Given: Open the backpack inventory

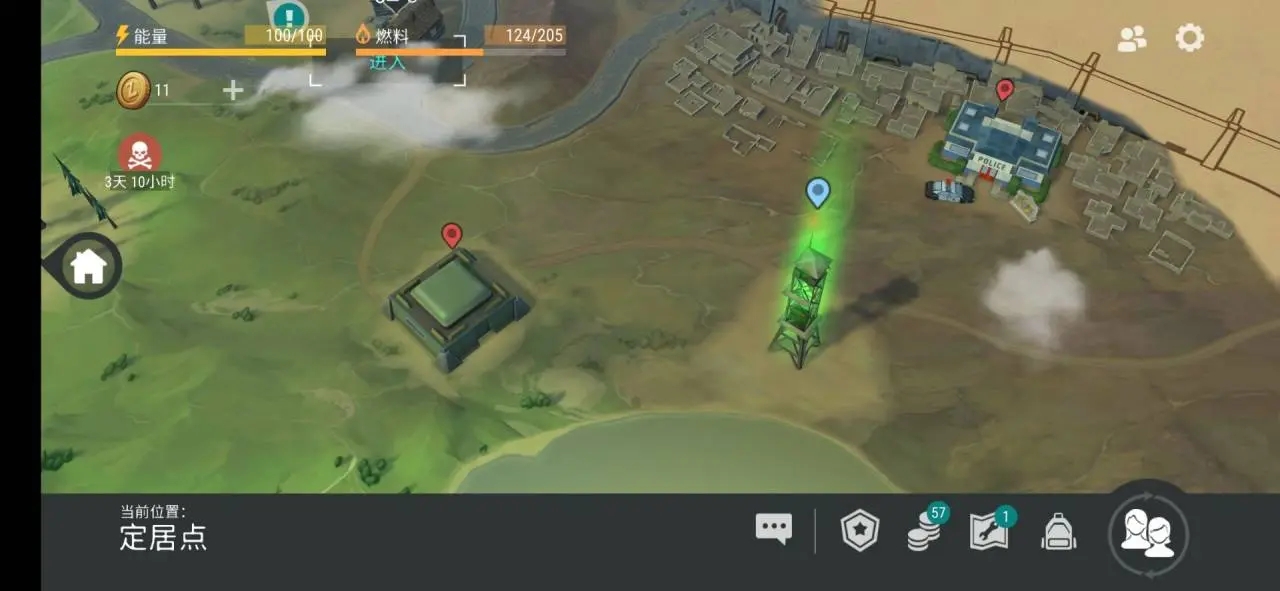Looking at the screenshot, I should pos(1058,531).
